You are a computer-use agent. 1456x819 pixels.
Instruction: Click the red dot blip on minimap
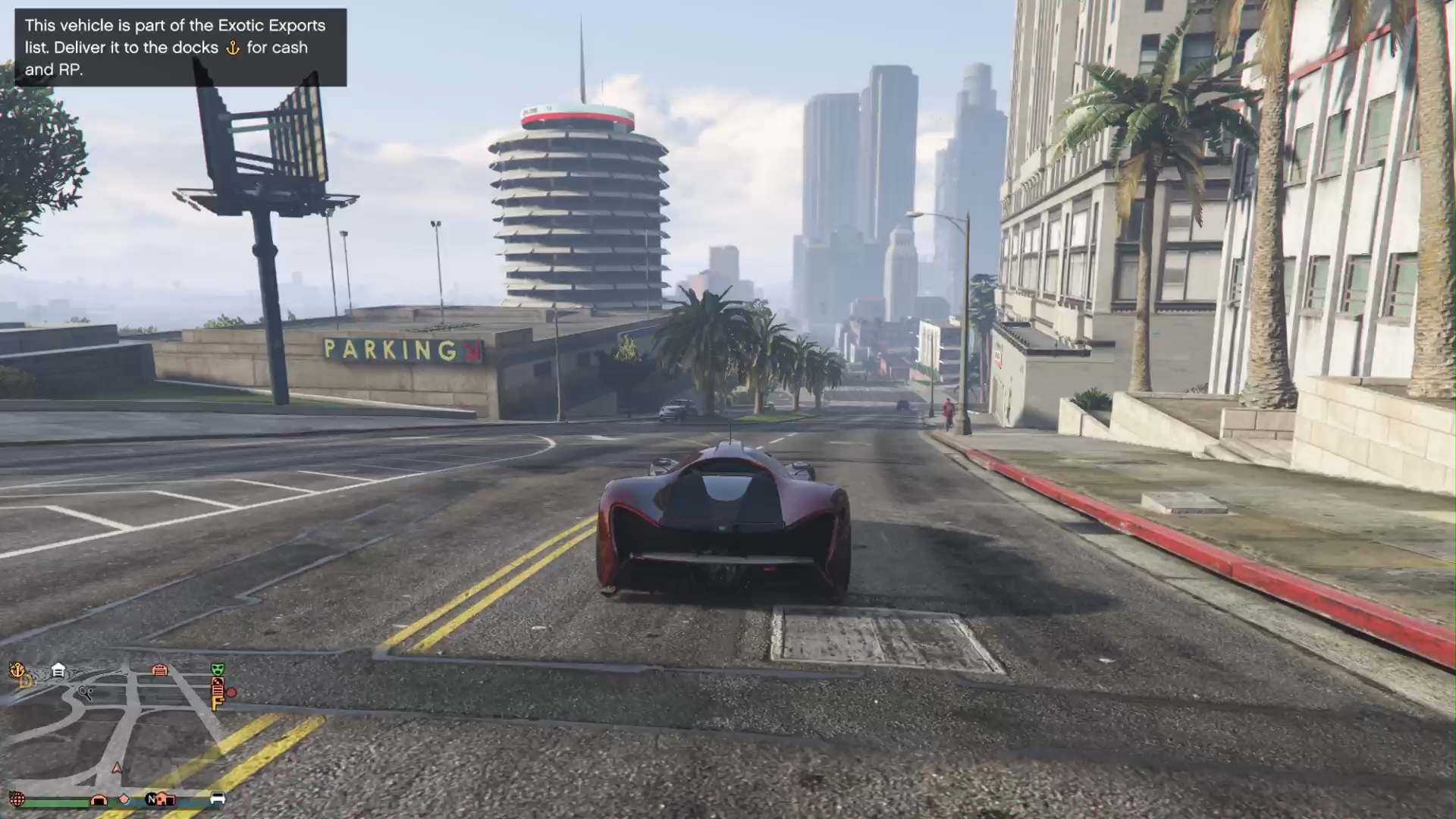(x=231, y=692)
